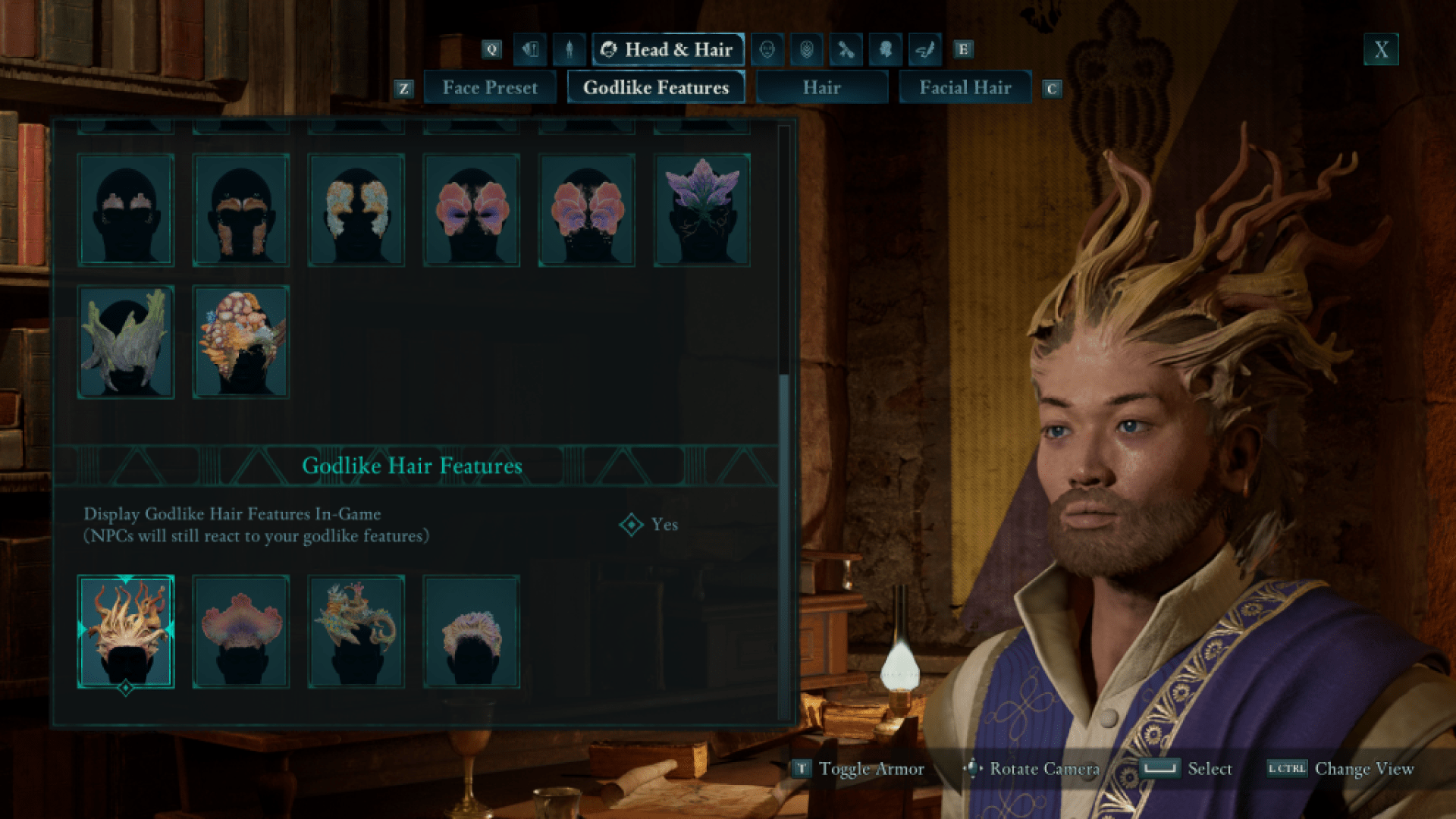Choose the pink fan coral hair feature
Viewport: 1456px width, 819px height.
coord(241,632)
